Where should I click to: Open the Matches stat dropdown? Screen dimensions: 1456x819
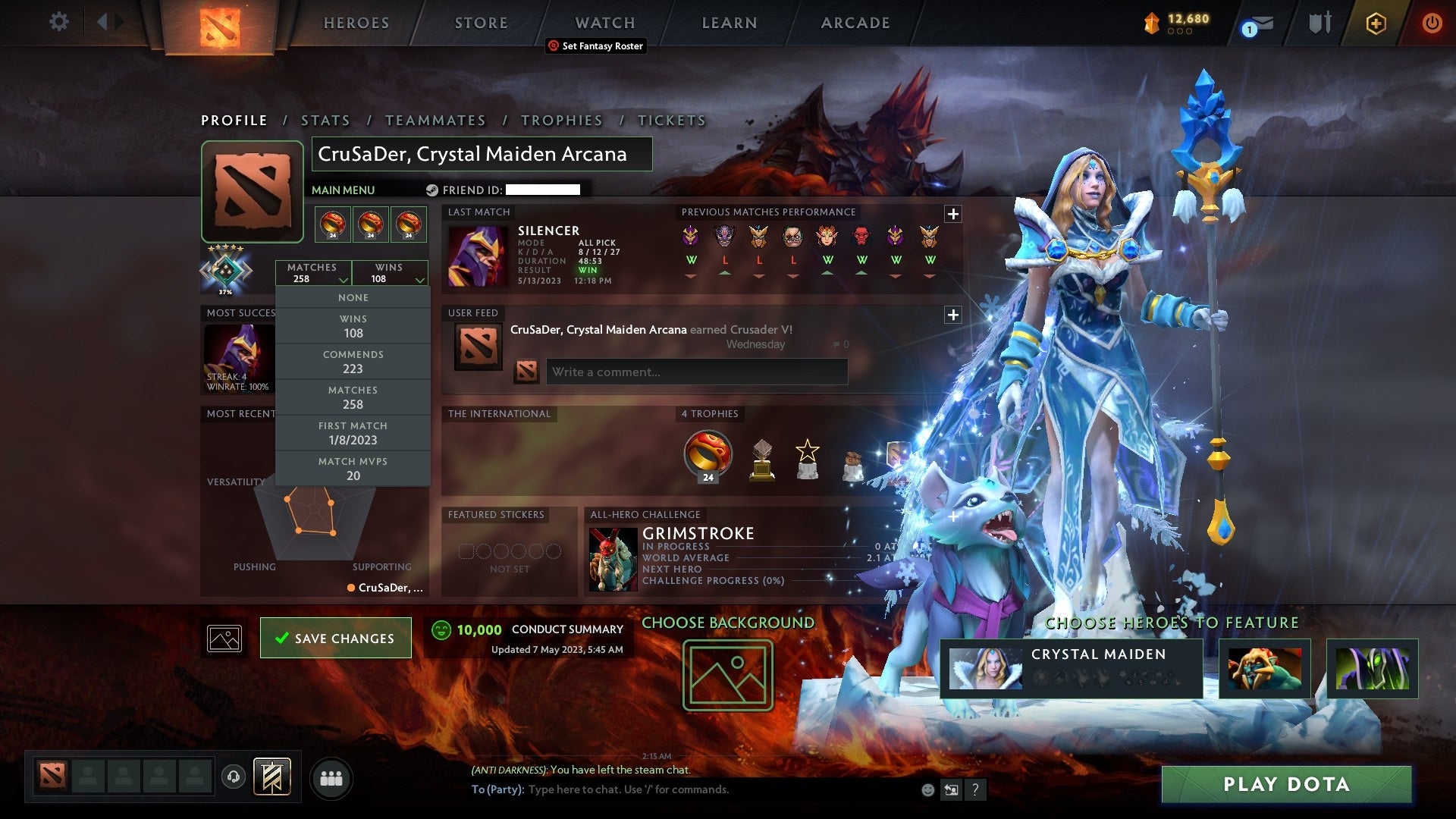313,273
